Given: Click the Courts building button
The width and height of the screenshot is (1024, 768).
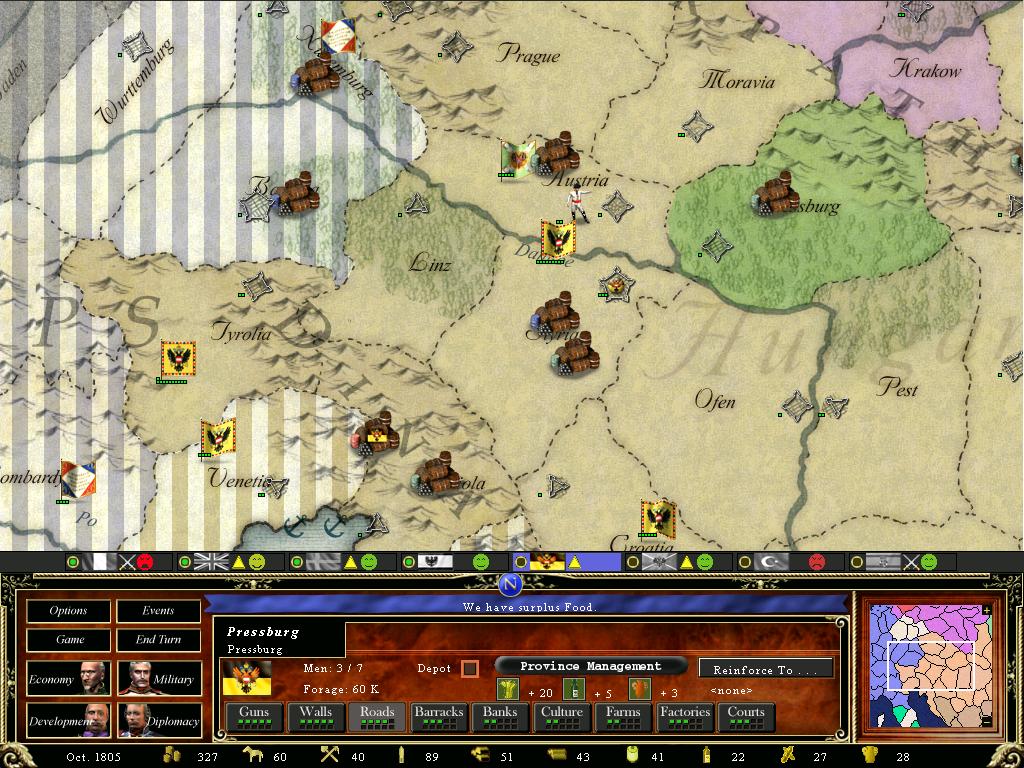Looking at the screenshot, I should 746,717.
